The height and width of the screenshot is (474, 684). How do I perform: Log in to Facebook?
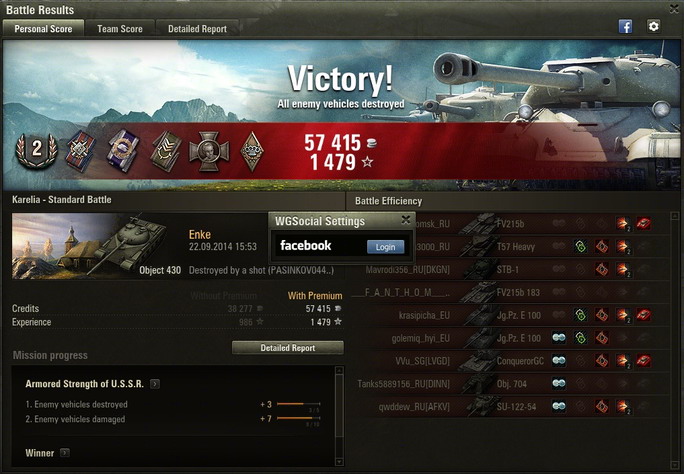coord(385,246)
